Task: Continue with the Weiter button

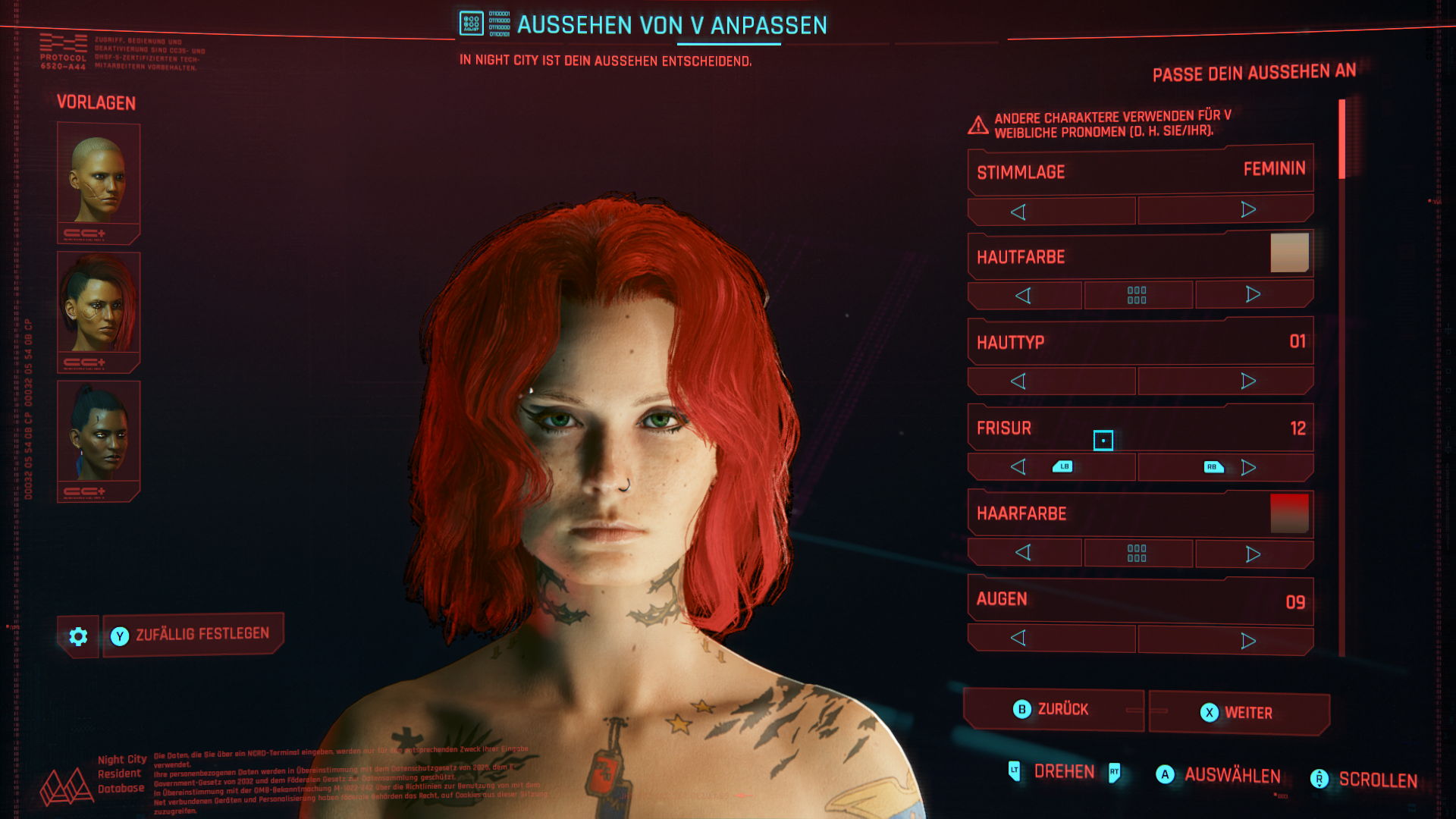Action: pos(1238,713)
